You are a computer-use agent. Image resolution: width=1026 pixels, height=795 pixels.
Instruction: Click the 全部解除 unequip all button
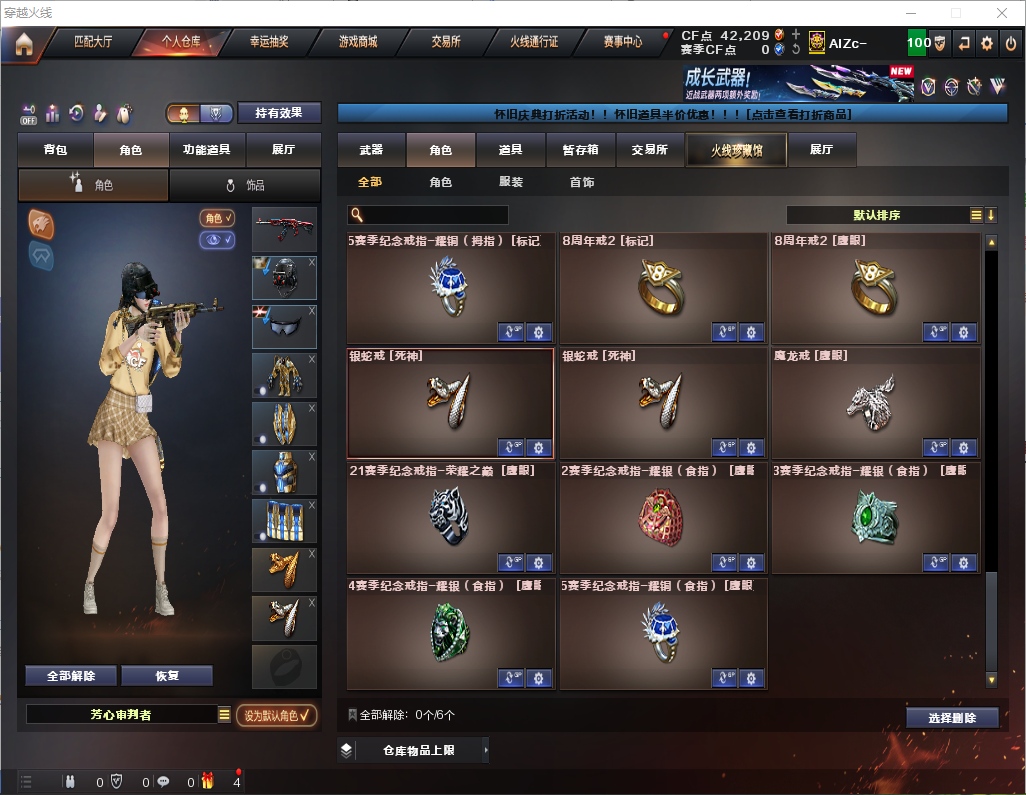click(x=71, y=676)
